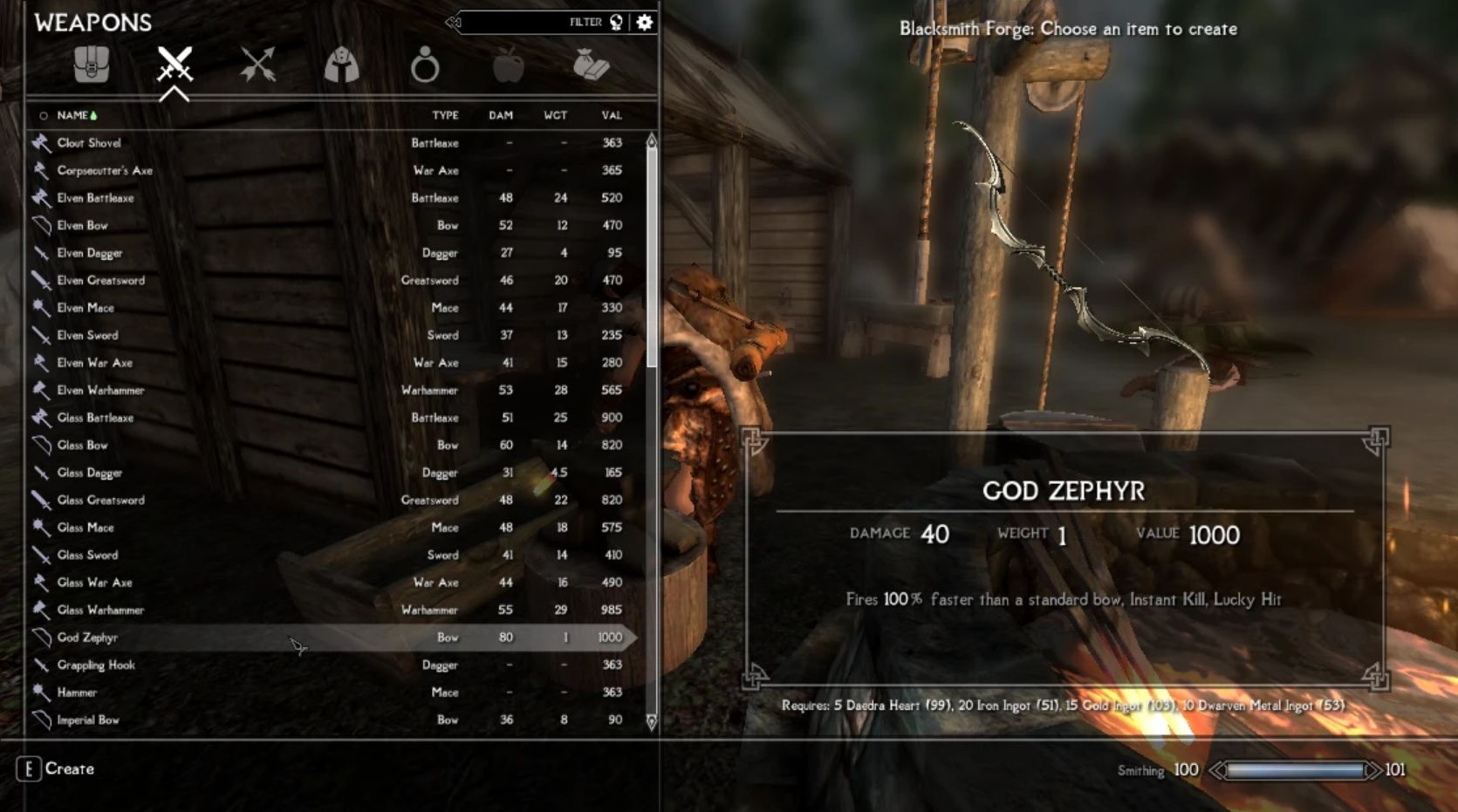The image size is (1458, 812).
Task: Open the jewelry ring category
Action: [425, 65]
